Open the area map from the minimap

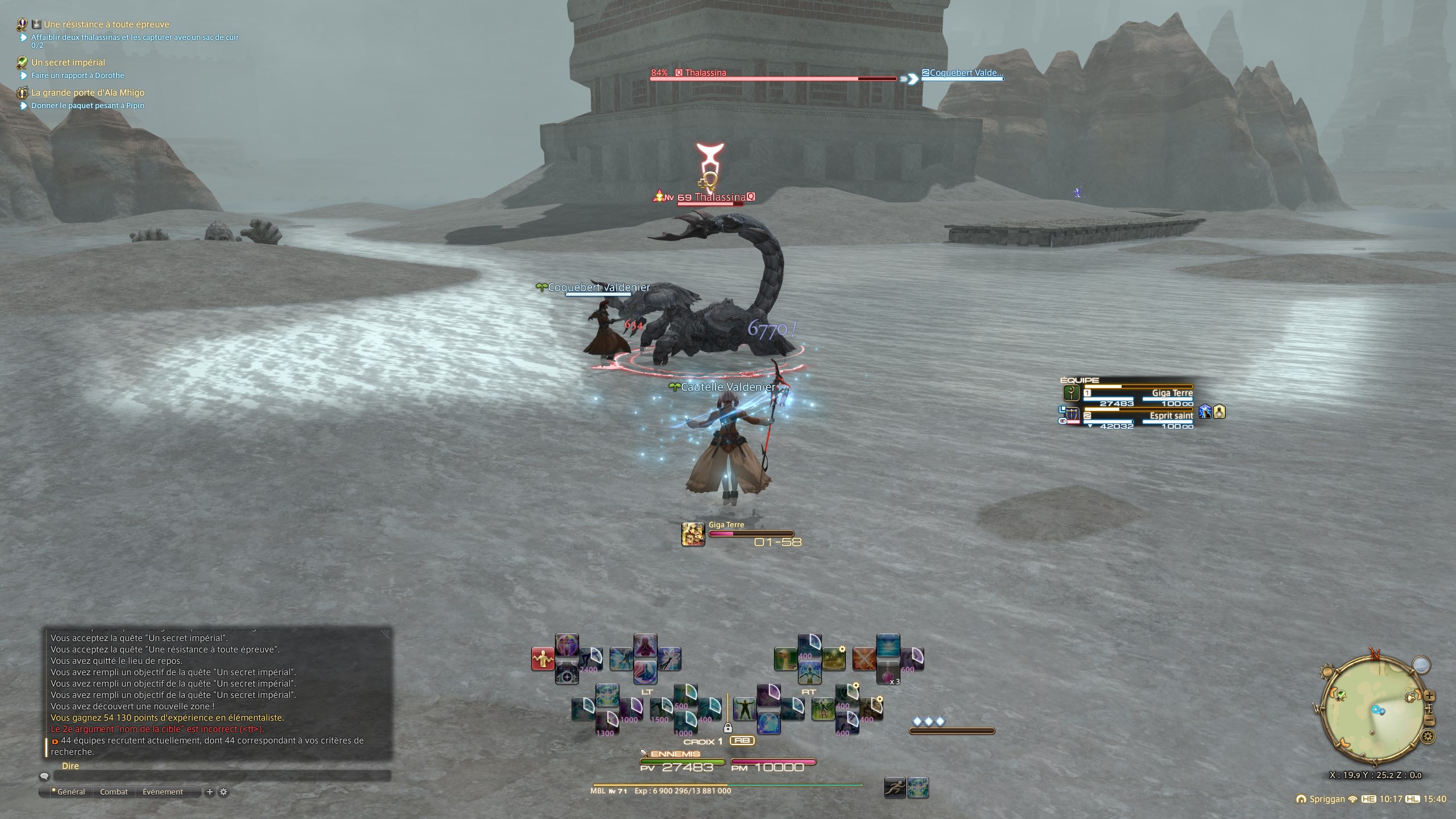tap(1421, 664)
